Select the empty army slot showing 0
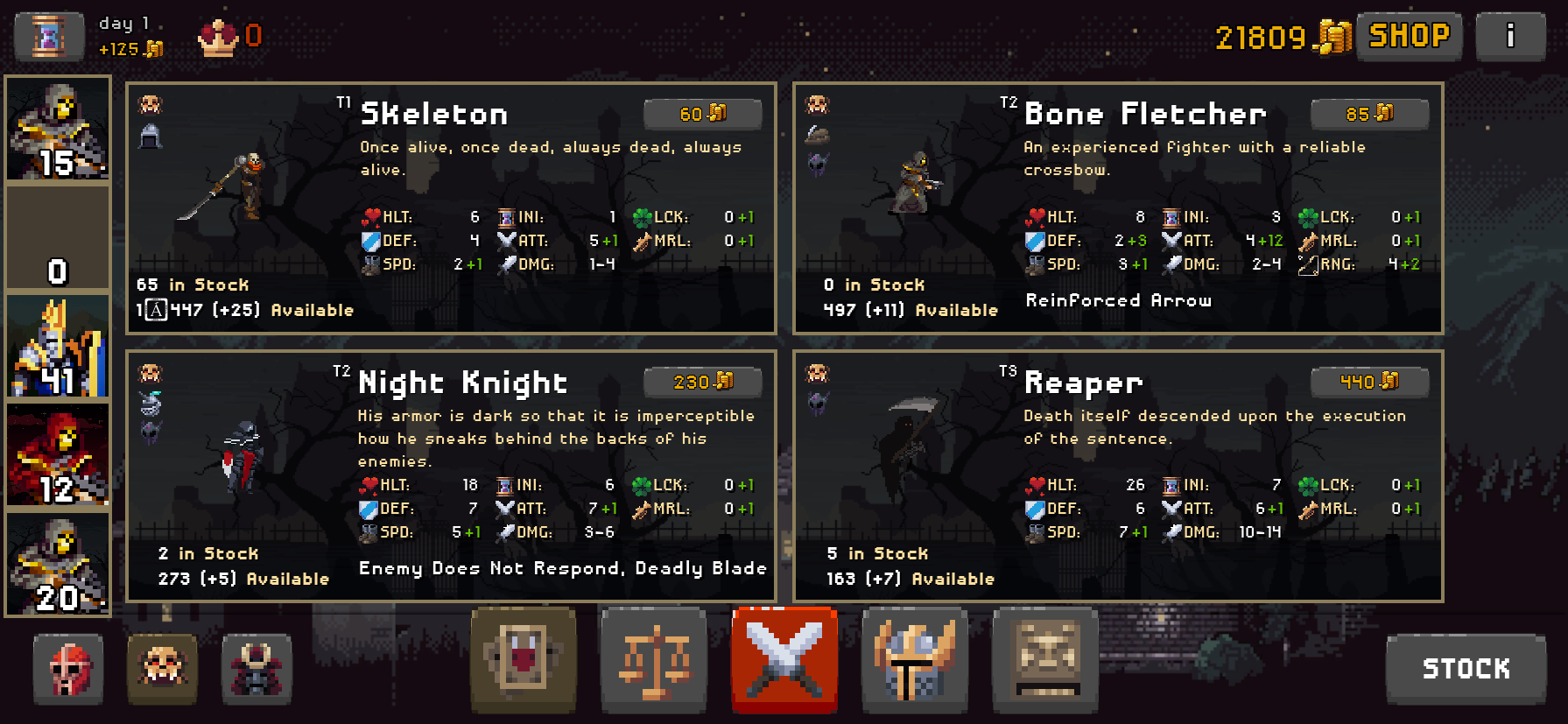The height and width of the screenshot is (724, 1568). point(58,237)
